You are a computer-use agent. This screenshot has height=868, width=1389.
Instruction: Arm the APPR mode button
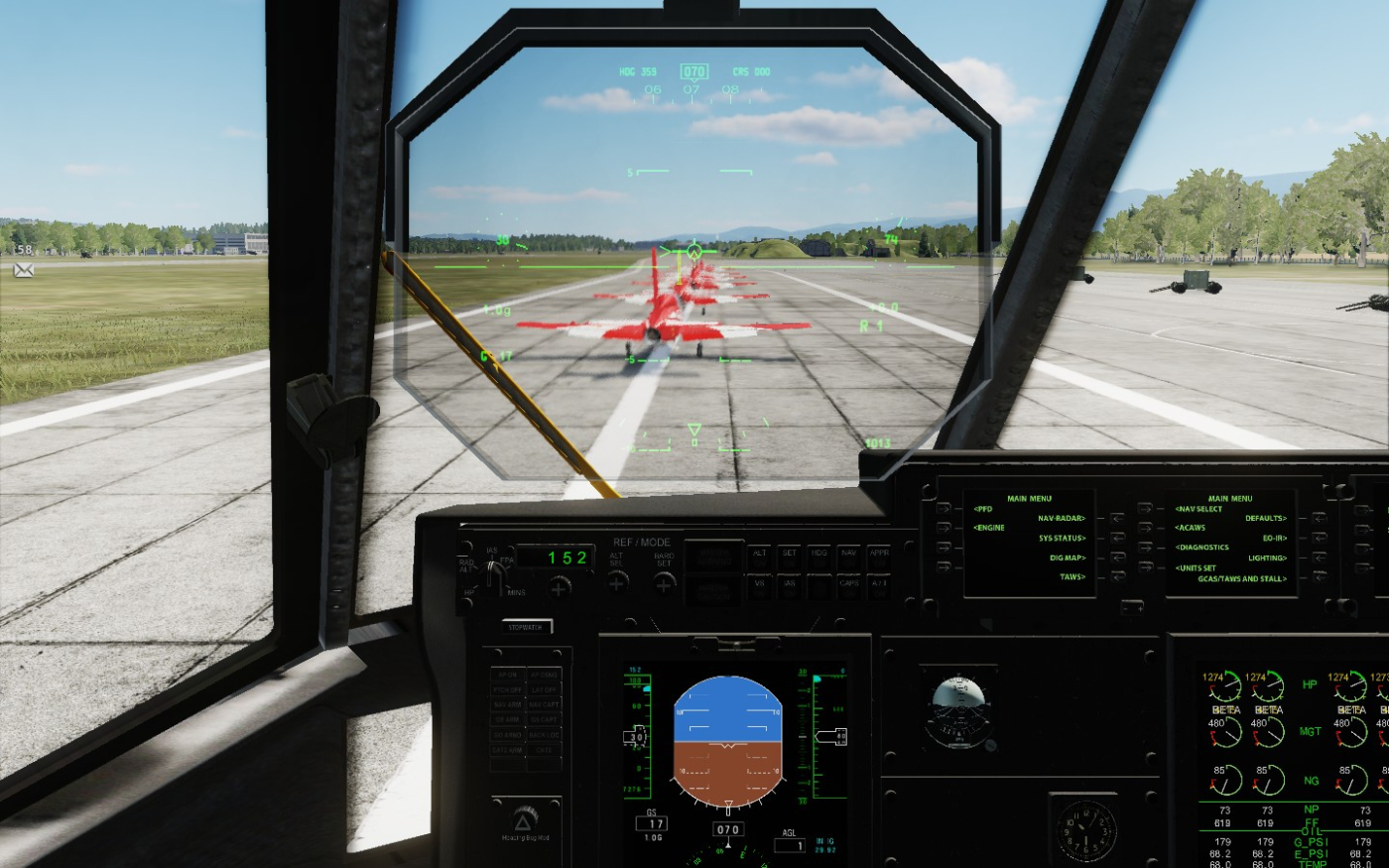point(878,557)
